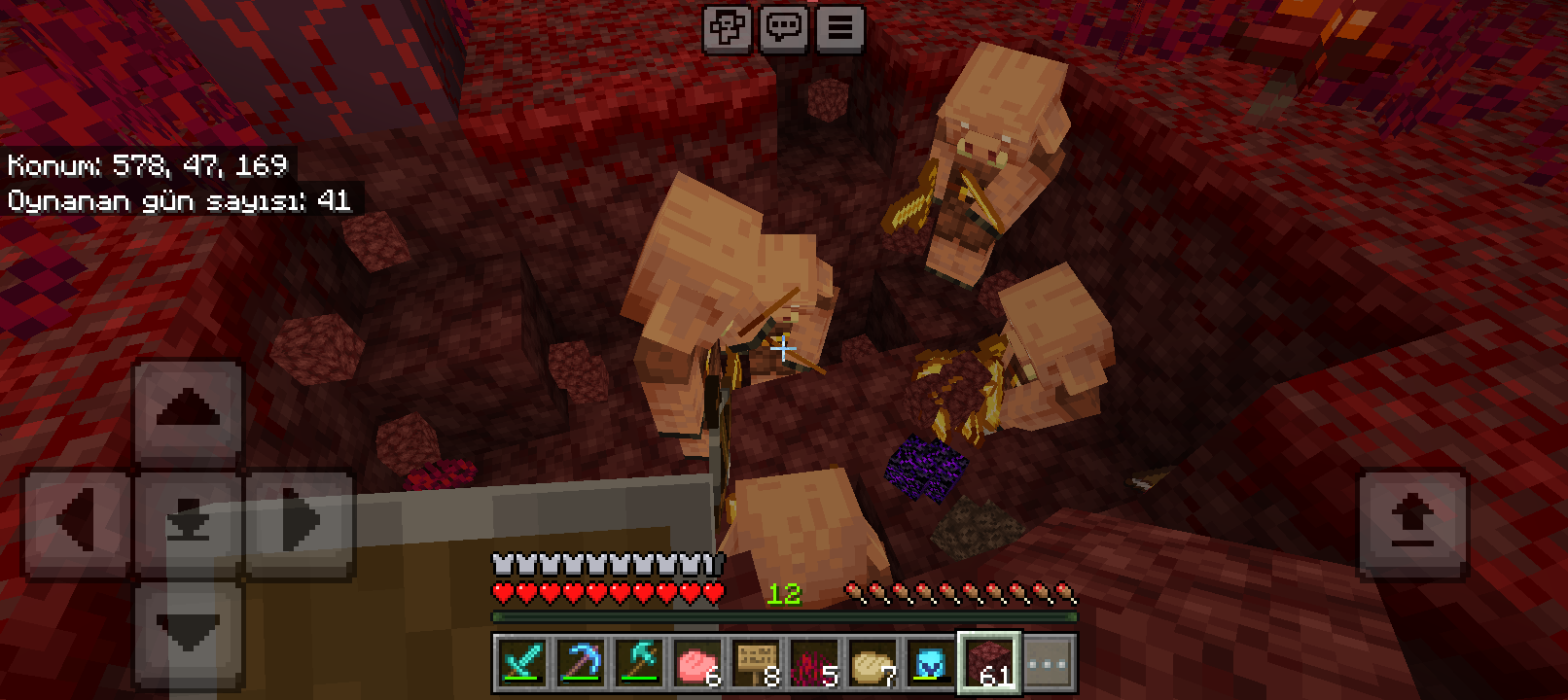
Task: Pick the crimson roots stack of 5
Action: coord(814,664)
